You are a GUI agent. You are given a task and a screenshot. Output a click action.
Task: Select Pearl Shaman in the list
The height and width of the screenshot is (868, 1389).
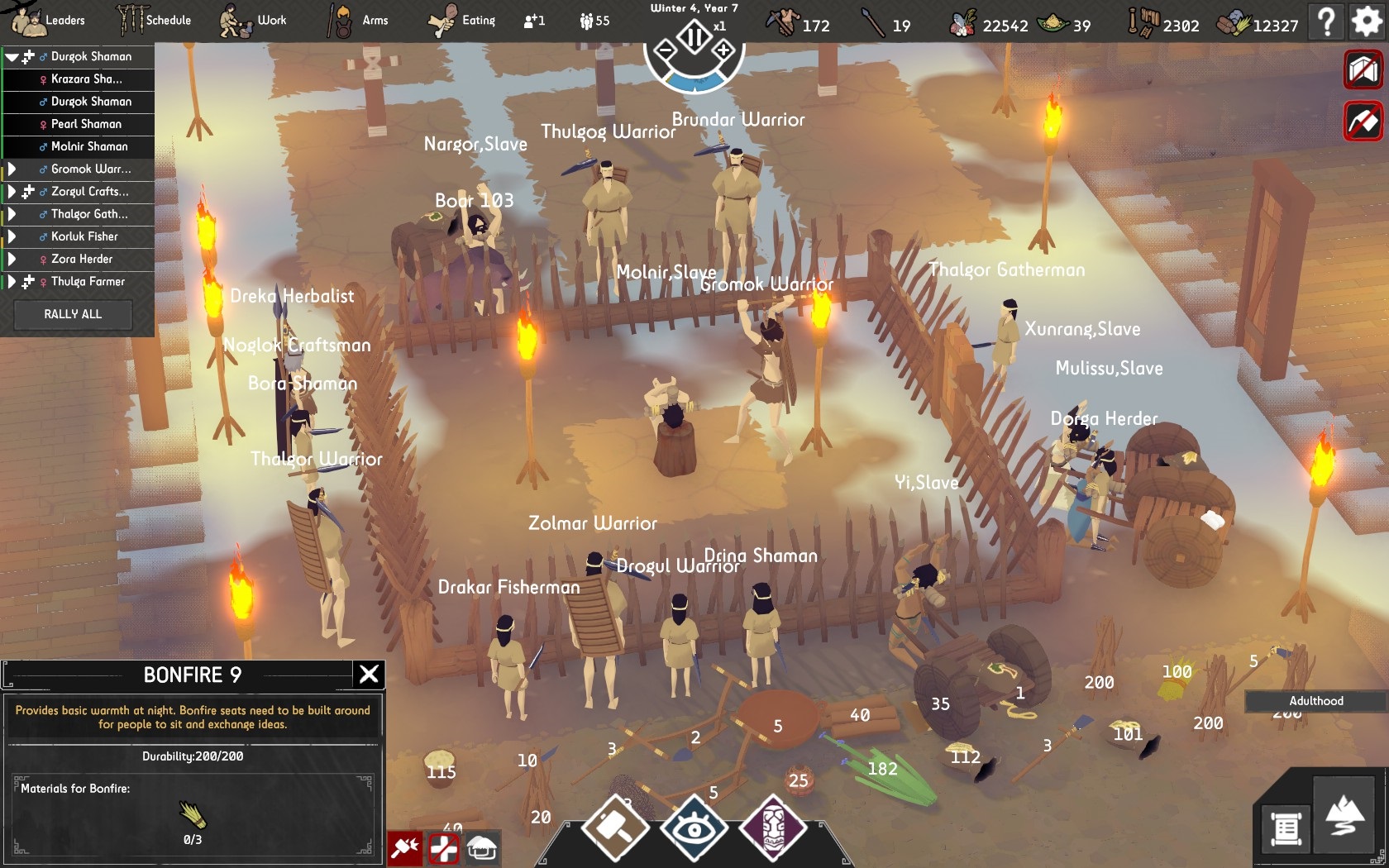click(x=86, y=124)
